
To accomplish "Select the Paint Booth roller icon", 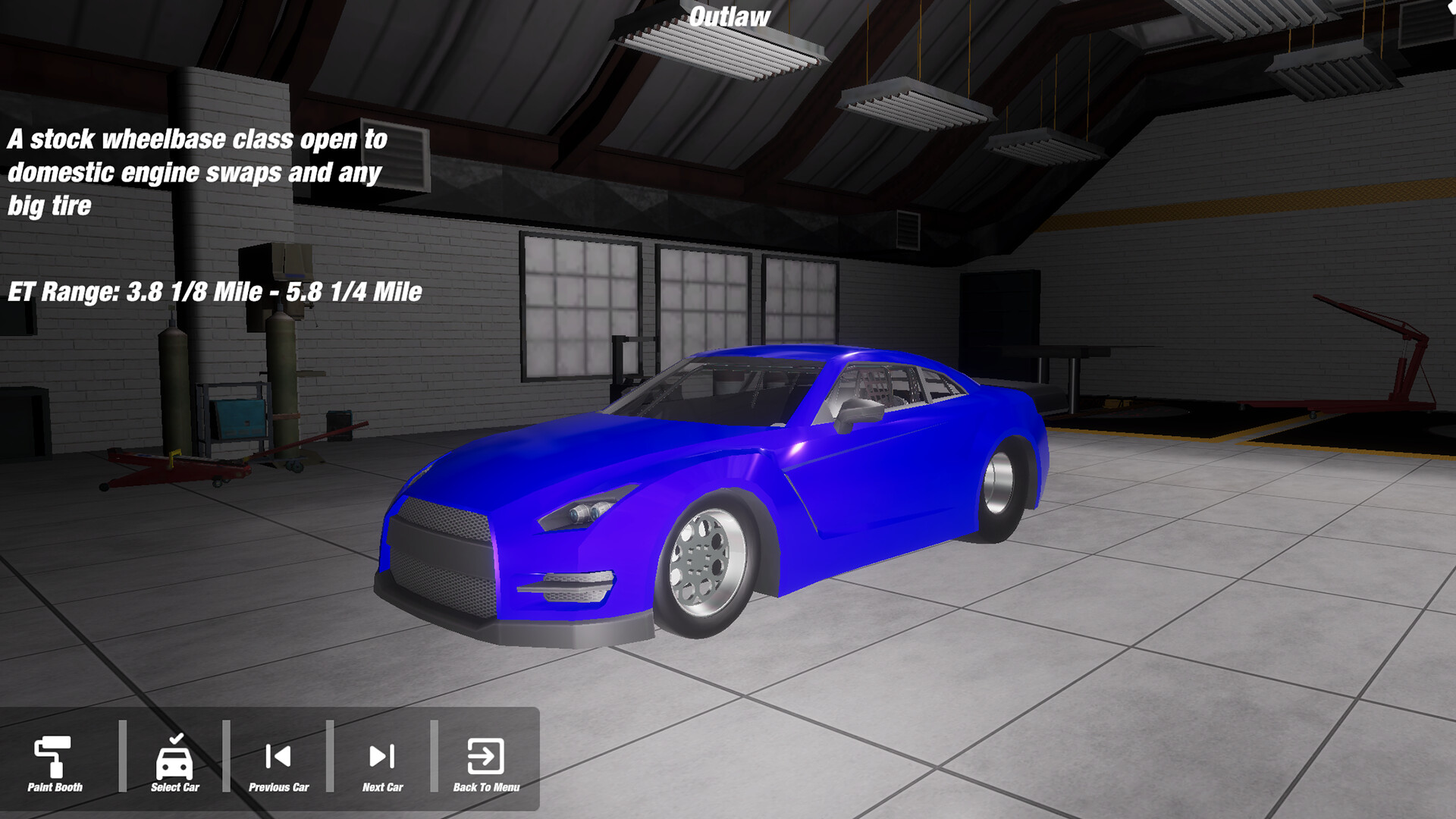I will tap(52, 755).
